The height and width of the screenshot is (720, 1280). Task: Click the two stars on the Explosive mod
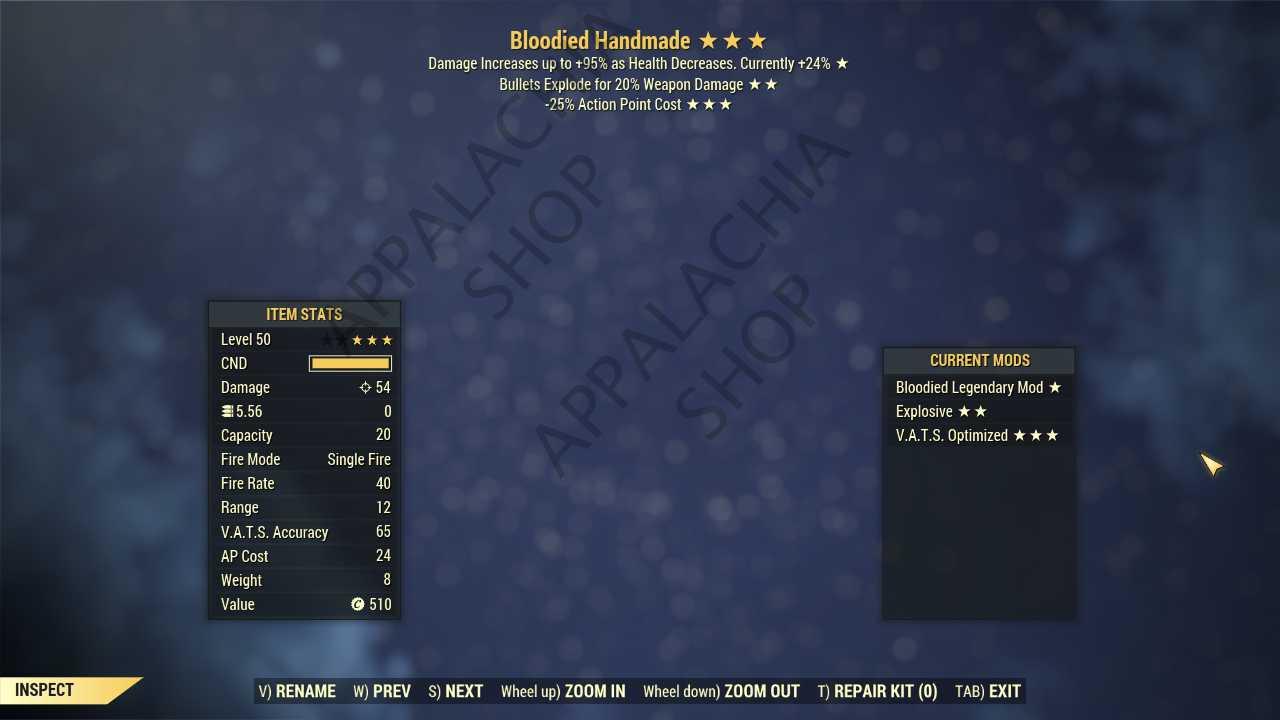[972, 411]
